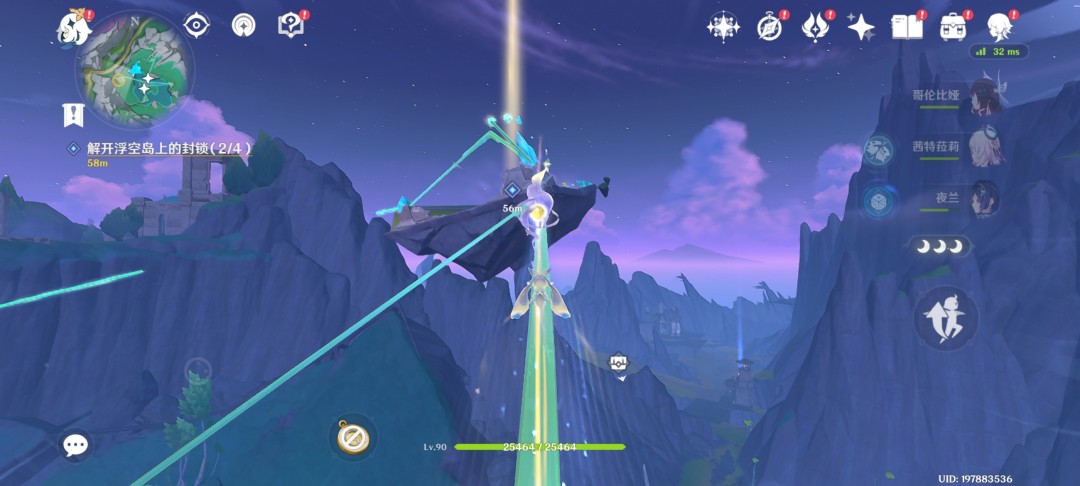Open the quest flag icon below minimap

pos(72,114)
